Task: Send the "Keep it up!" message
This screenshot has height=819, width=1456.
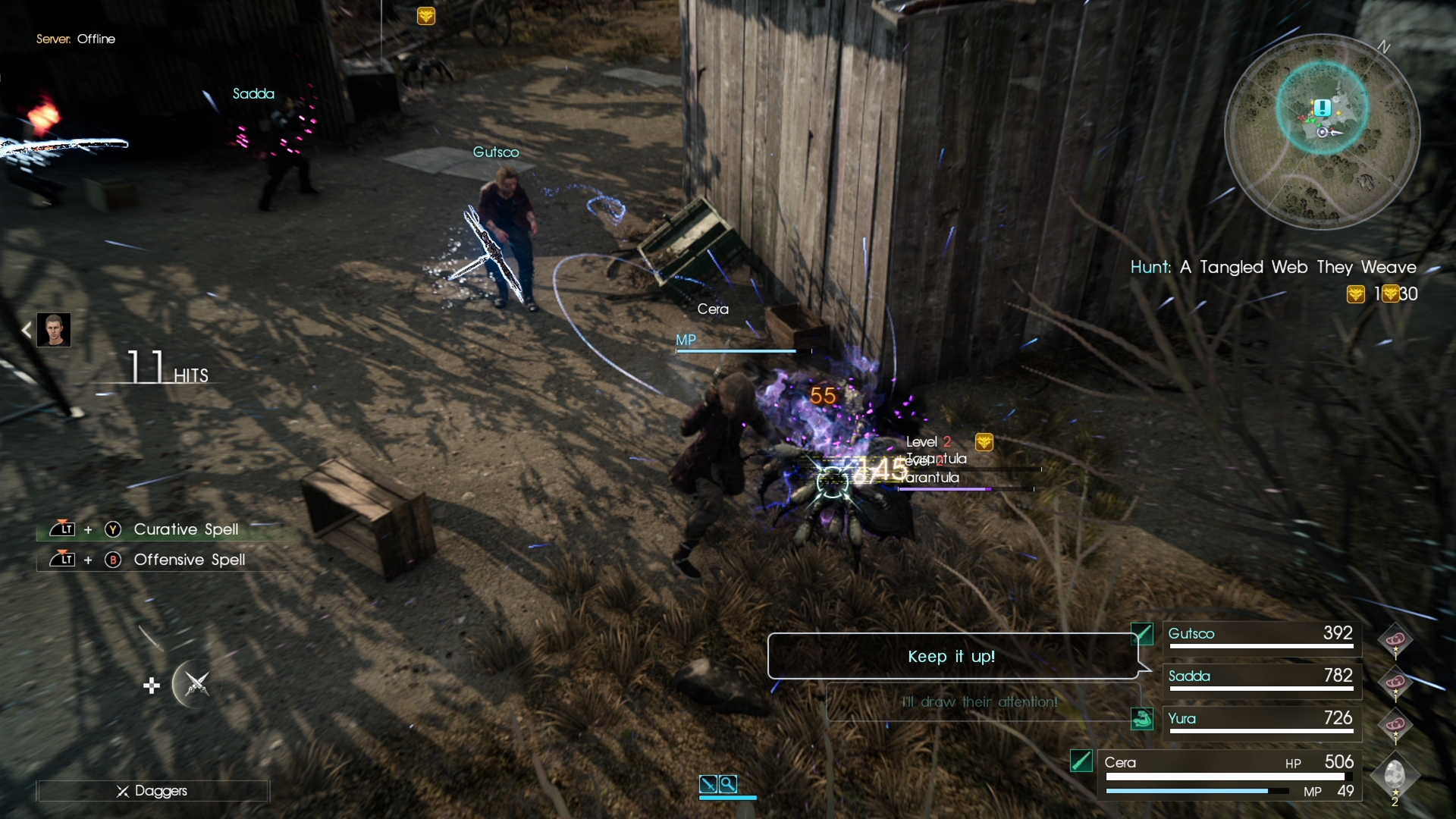Action: pos(952,656)
